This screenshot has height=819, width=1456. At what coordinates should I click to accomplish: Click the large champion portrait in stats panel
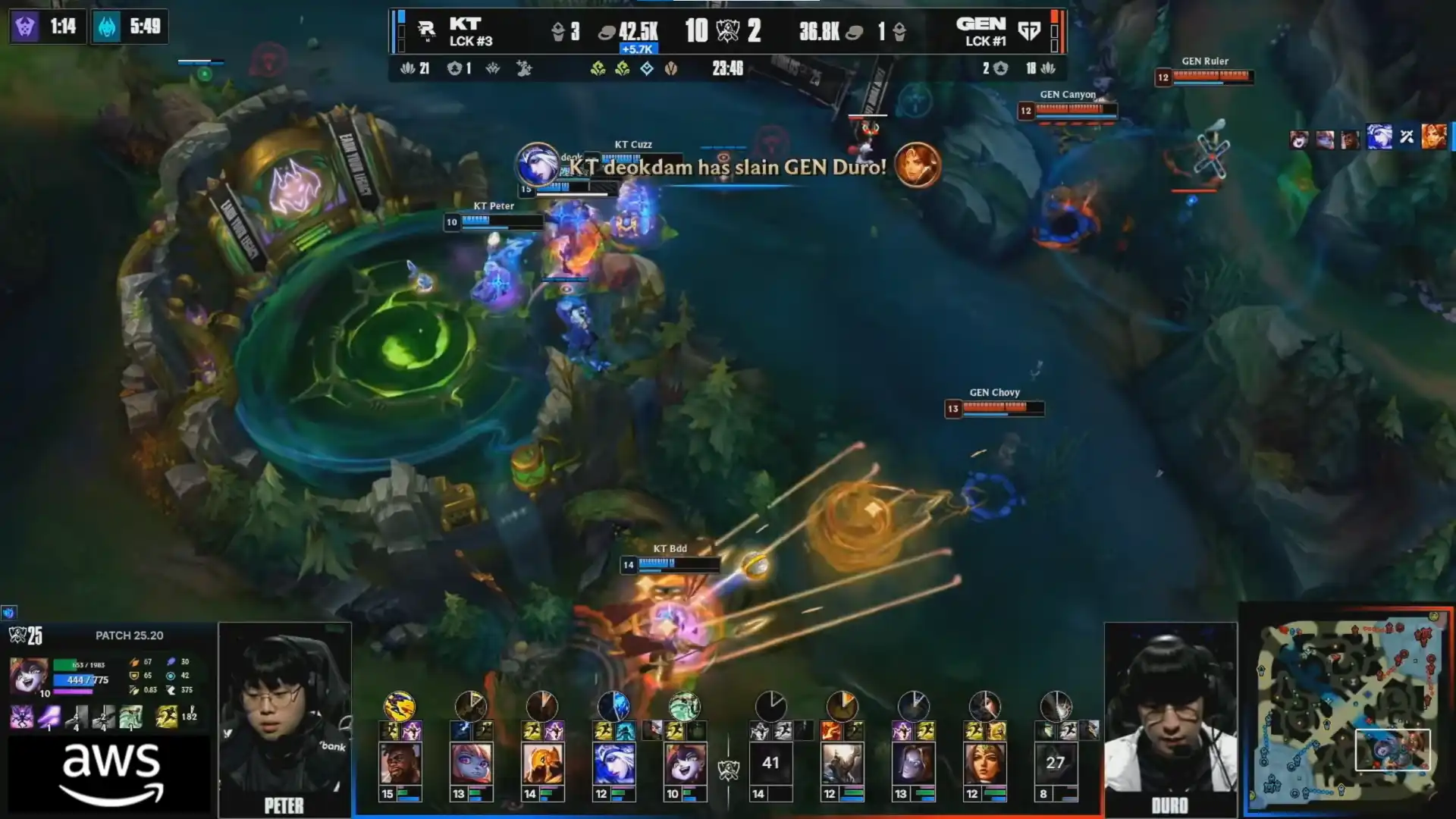tap(28, 676)
